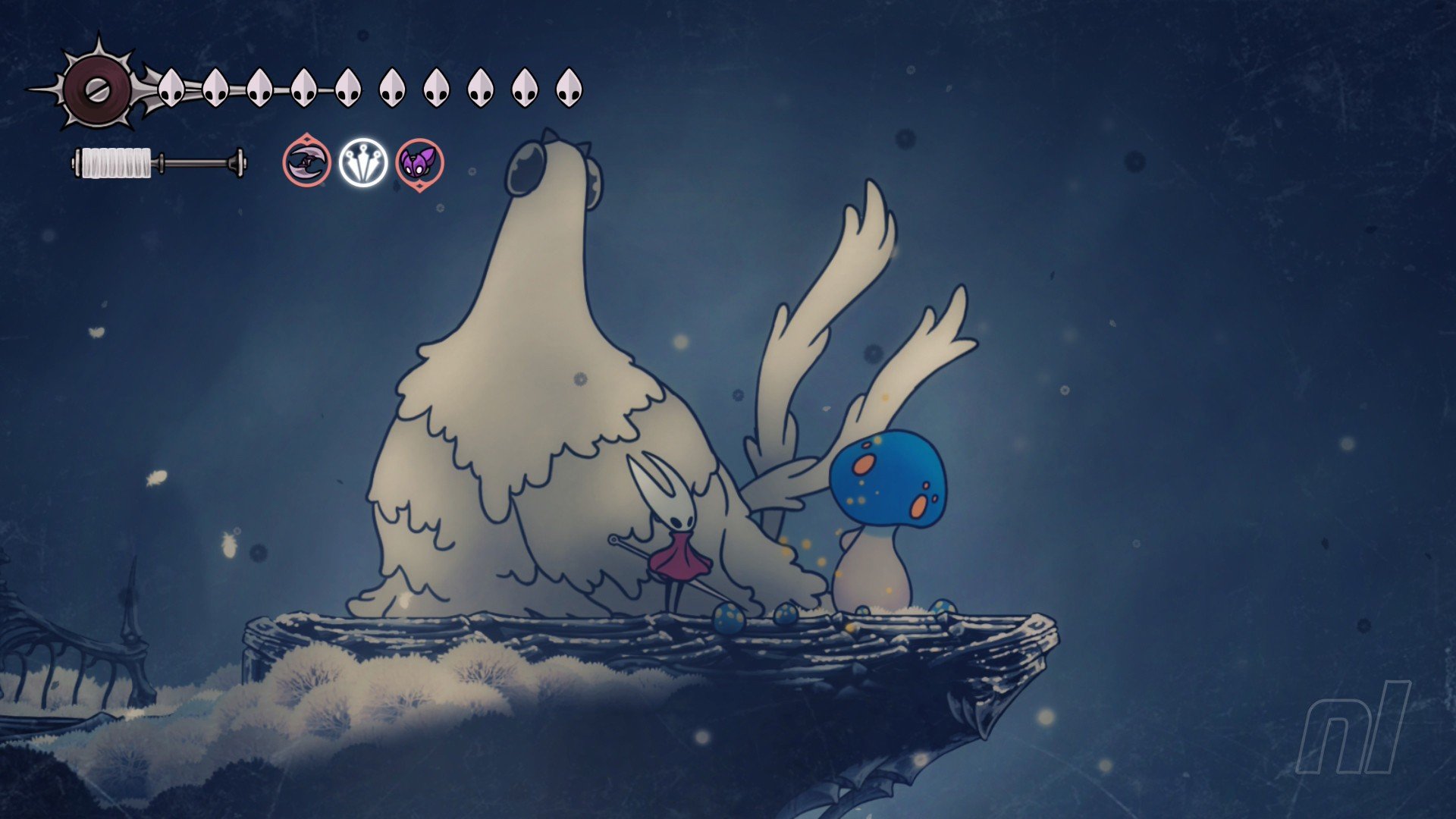Activate the glowing three-dagger skill icon
The width and height of the screenshot is (1456, 819).
(363, 163)
